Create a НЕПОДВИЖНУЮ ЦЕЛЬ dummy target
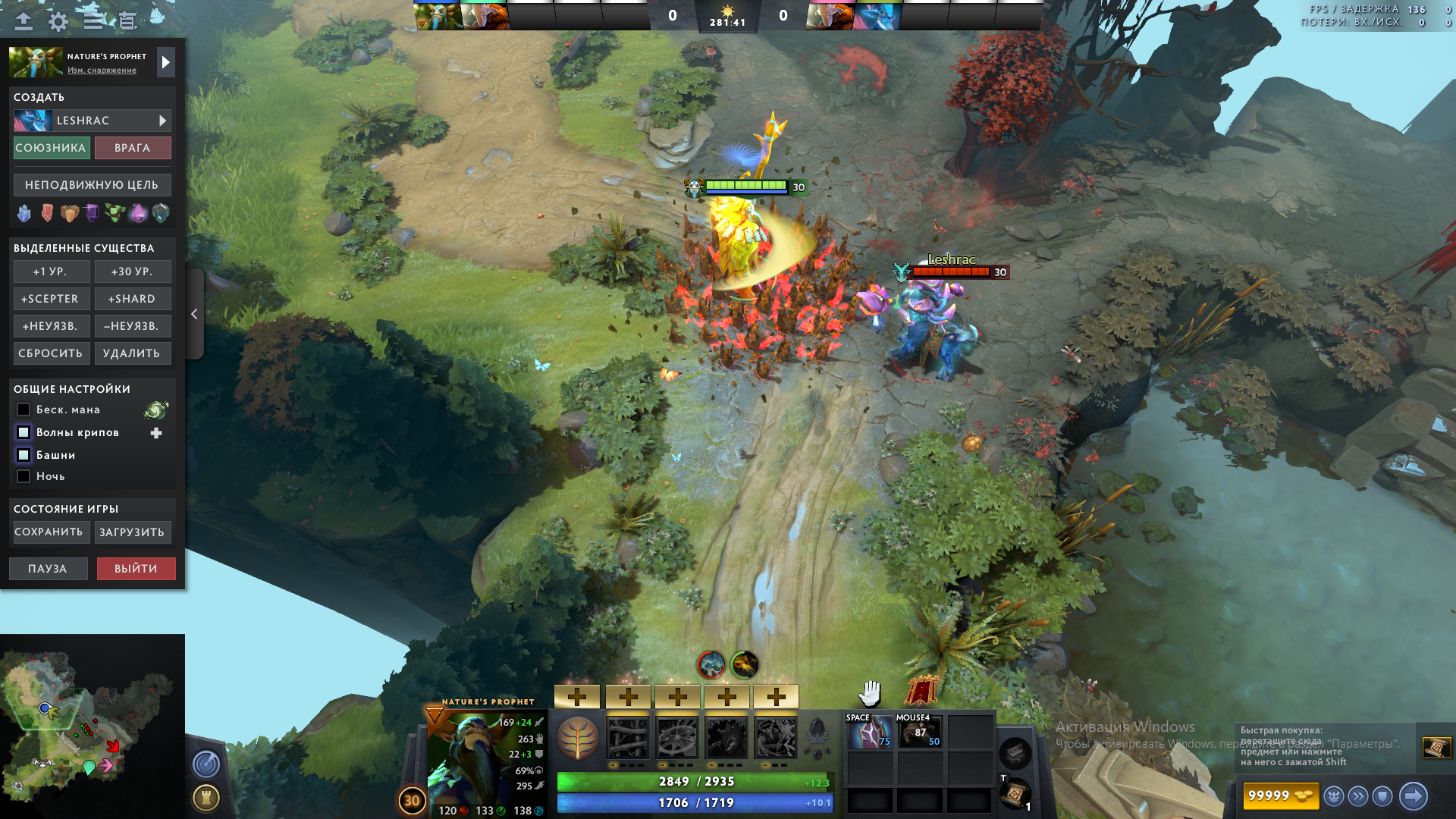This screenshot has width=1456, height=819. pyautogui.click(x=92, y=185)
